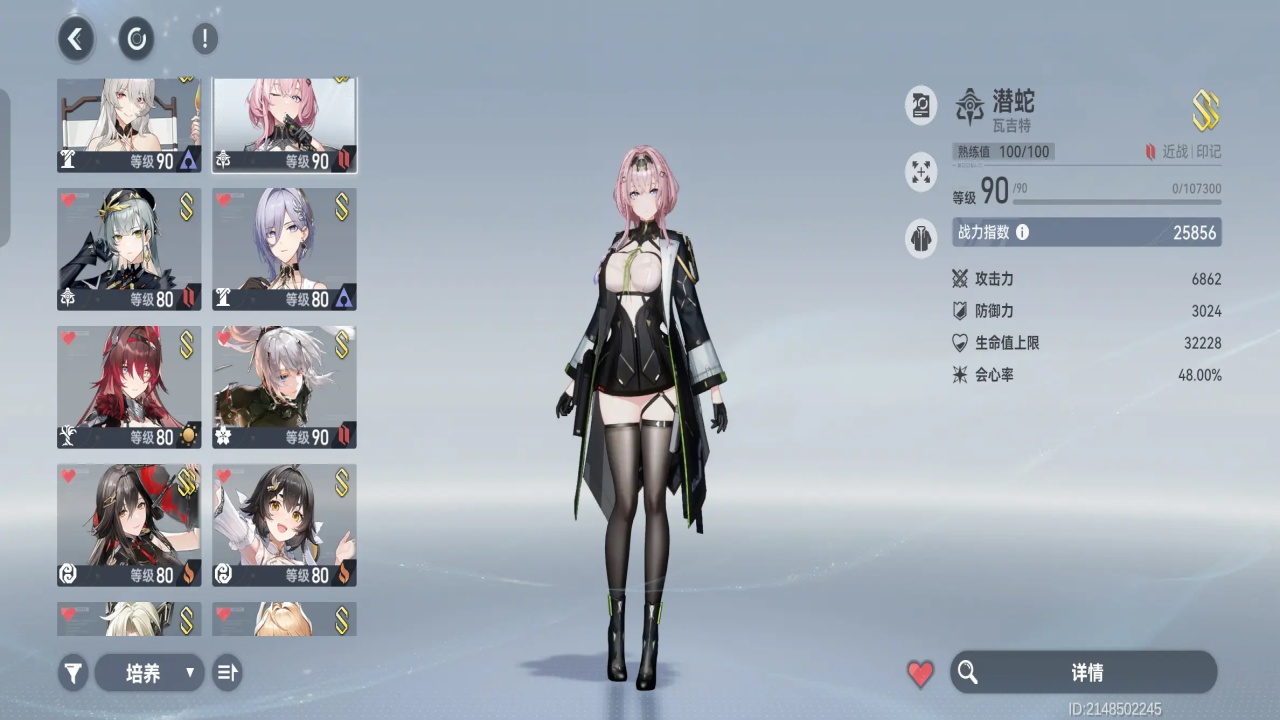
Task: Select the lavender-haired level 80 character card
Action: (x=284, y=249)
